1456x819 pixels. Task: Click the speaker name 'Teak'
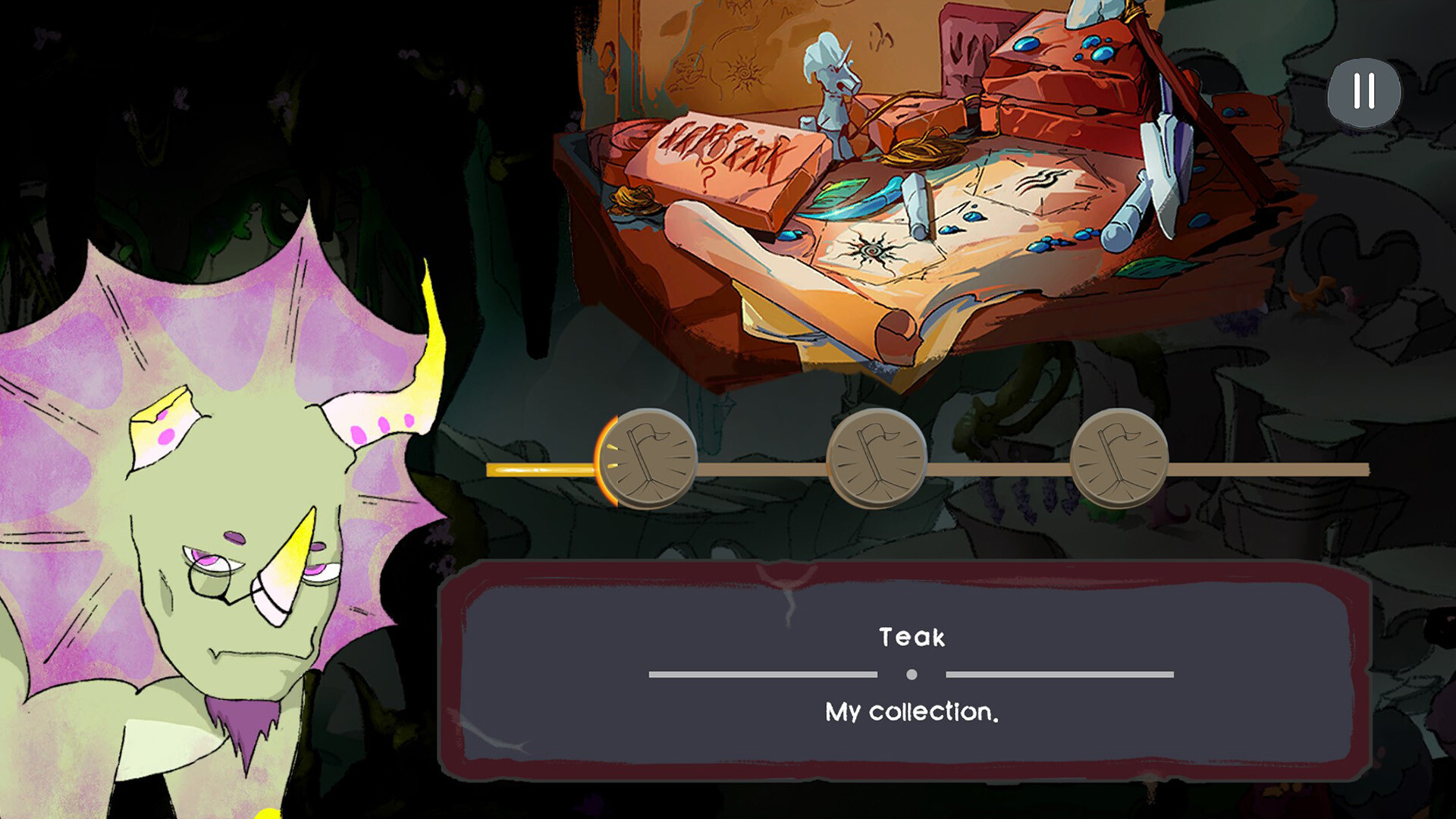click(910, 637)
